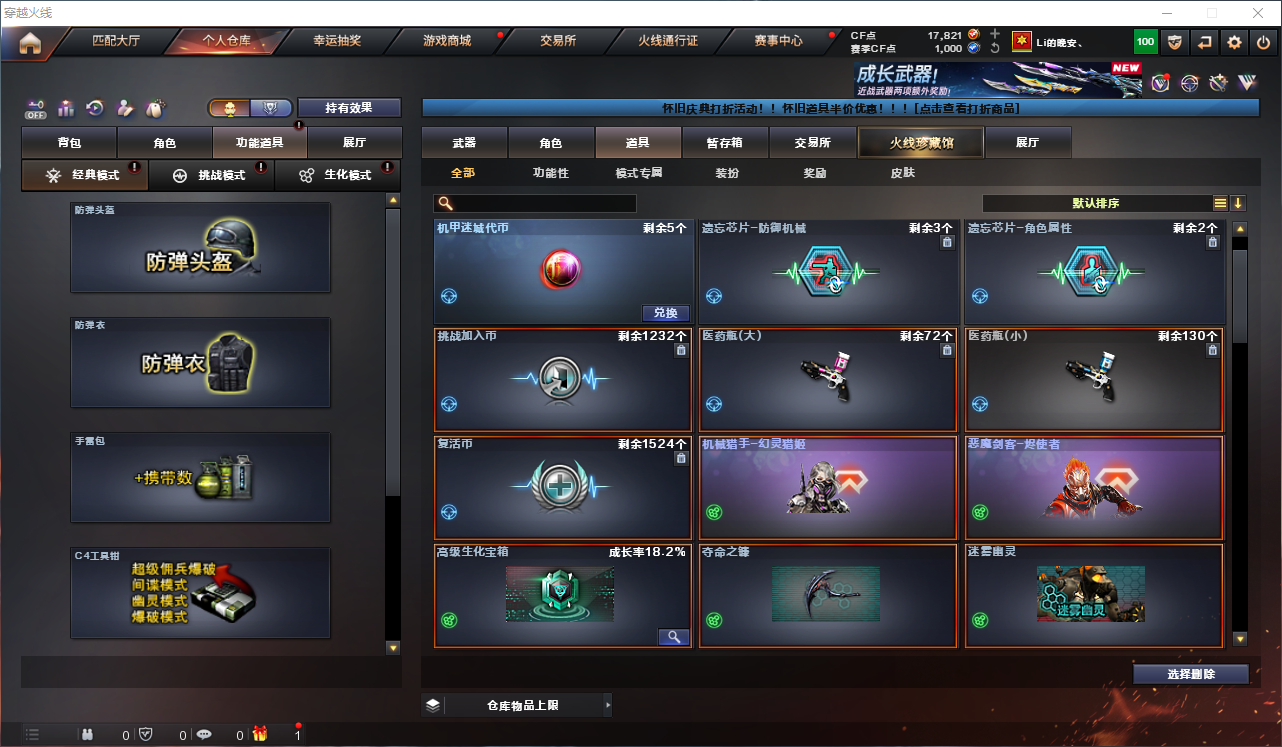Open settings gear icon in top bar

[x=1235, y=42]
